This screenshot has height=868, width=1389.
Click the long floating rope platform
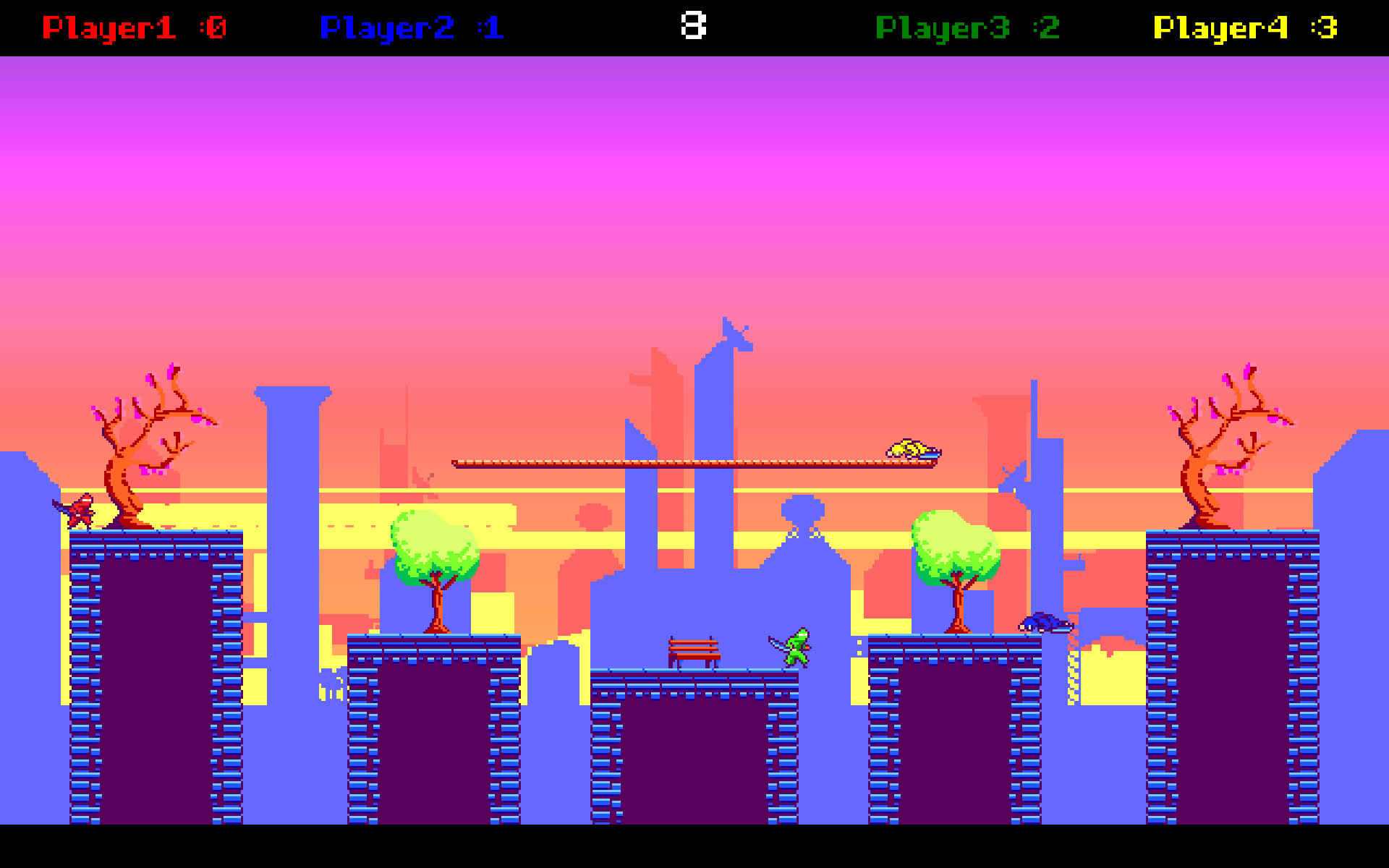pyautogui.click(x=694, y=461)
